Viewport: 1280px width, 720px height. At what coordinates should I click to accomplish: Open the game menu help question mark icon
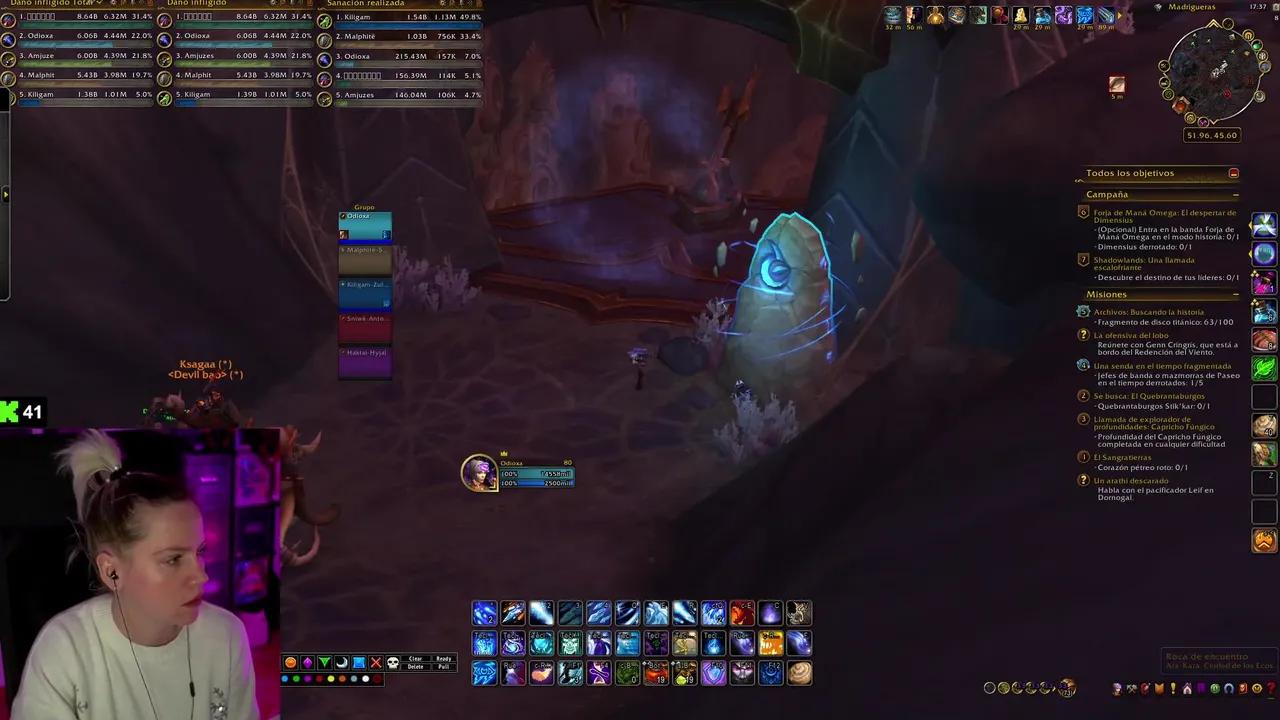click(x=1270, y=688)
